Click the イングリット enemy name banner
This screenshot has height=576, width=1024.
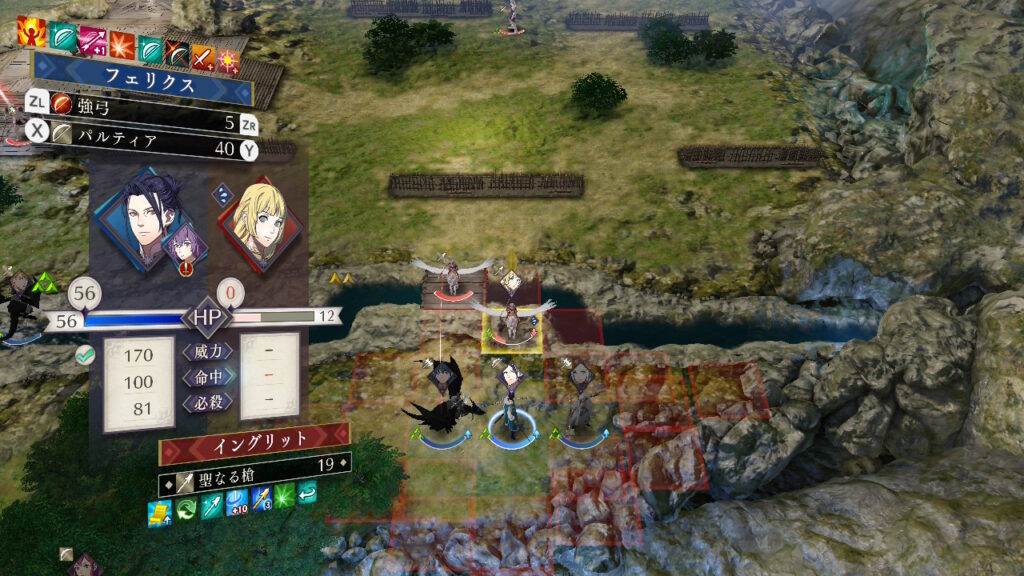[x=254, y=438]
